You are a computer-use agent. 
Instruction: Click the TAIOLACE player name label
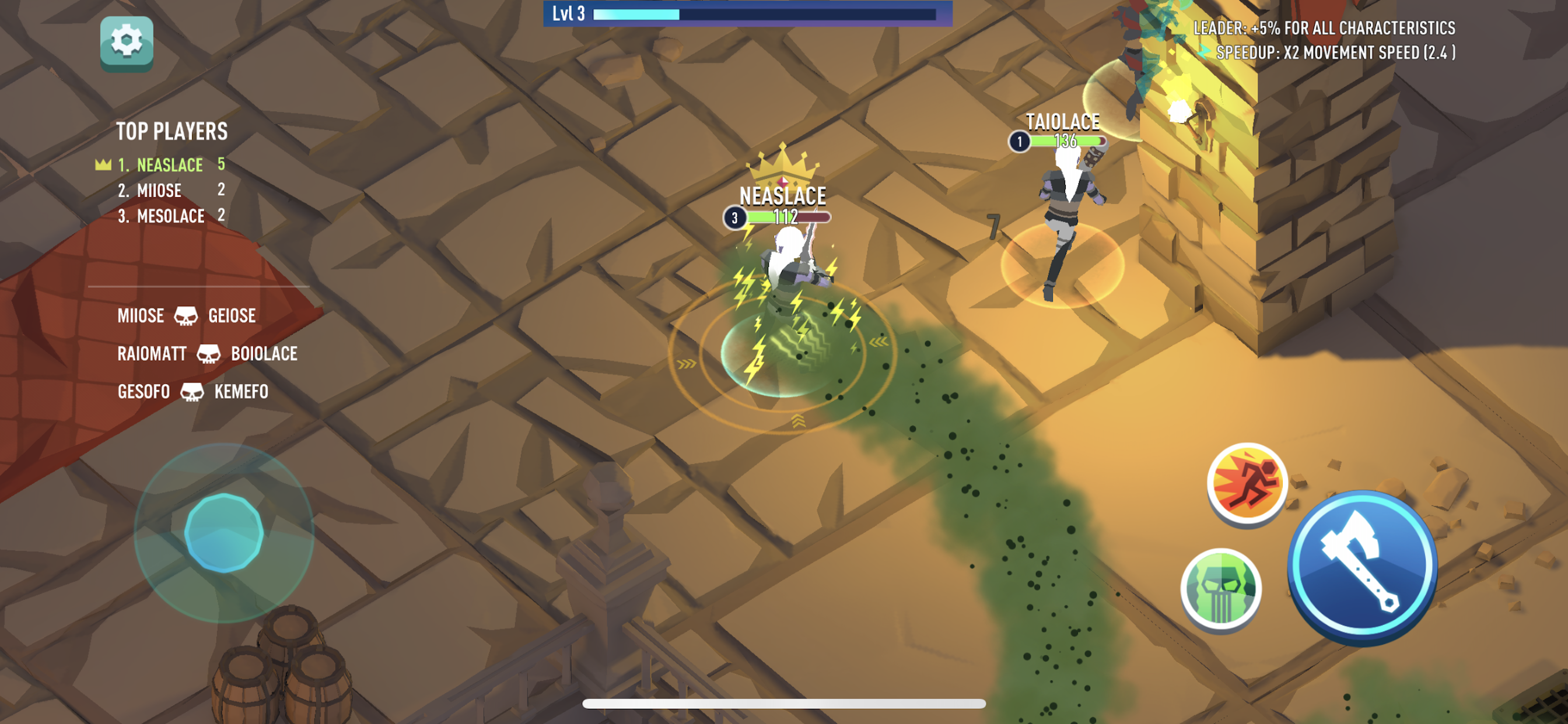1062,122
